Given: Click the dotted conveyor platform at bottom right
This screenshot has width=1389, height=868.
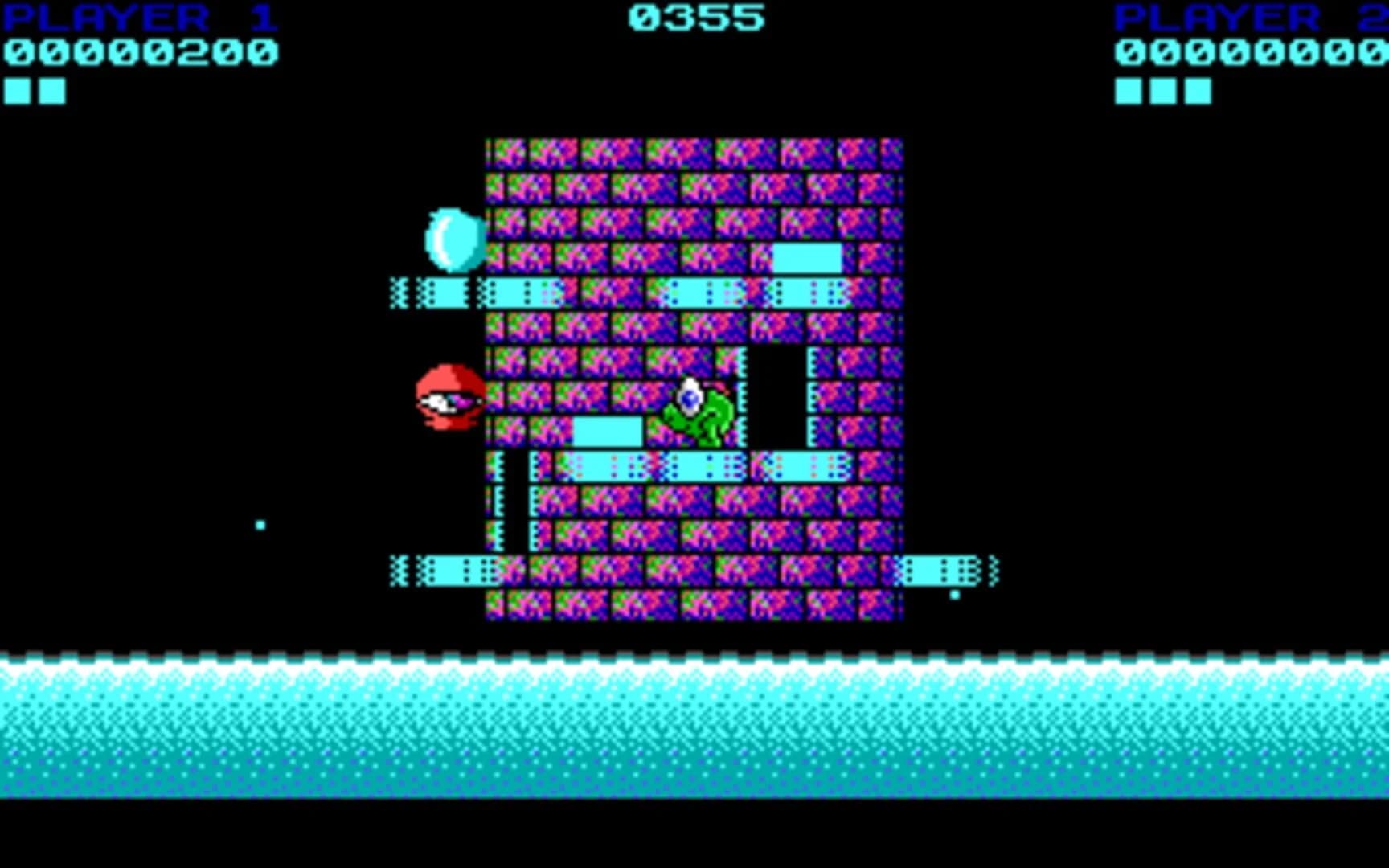Looking at the screenshot, I should [x=936, y=571].
